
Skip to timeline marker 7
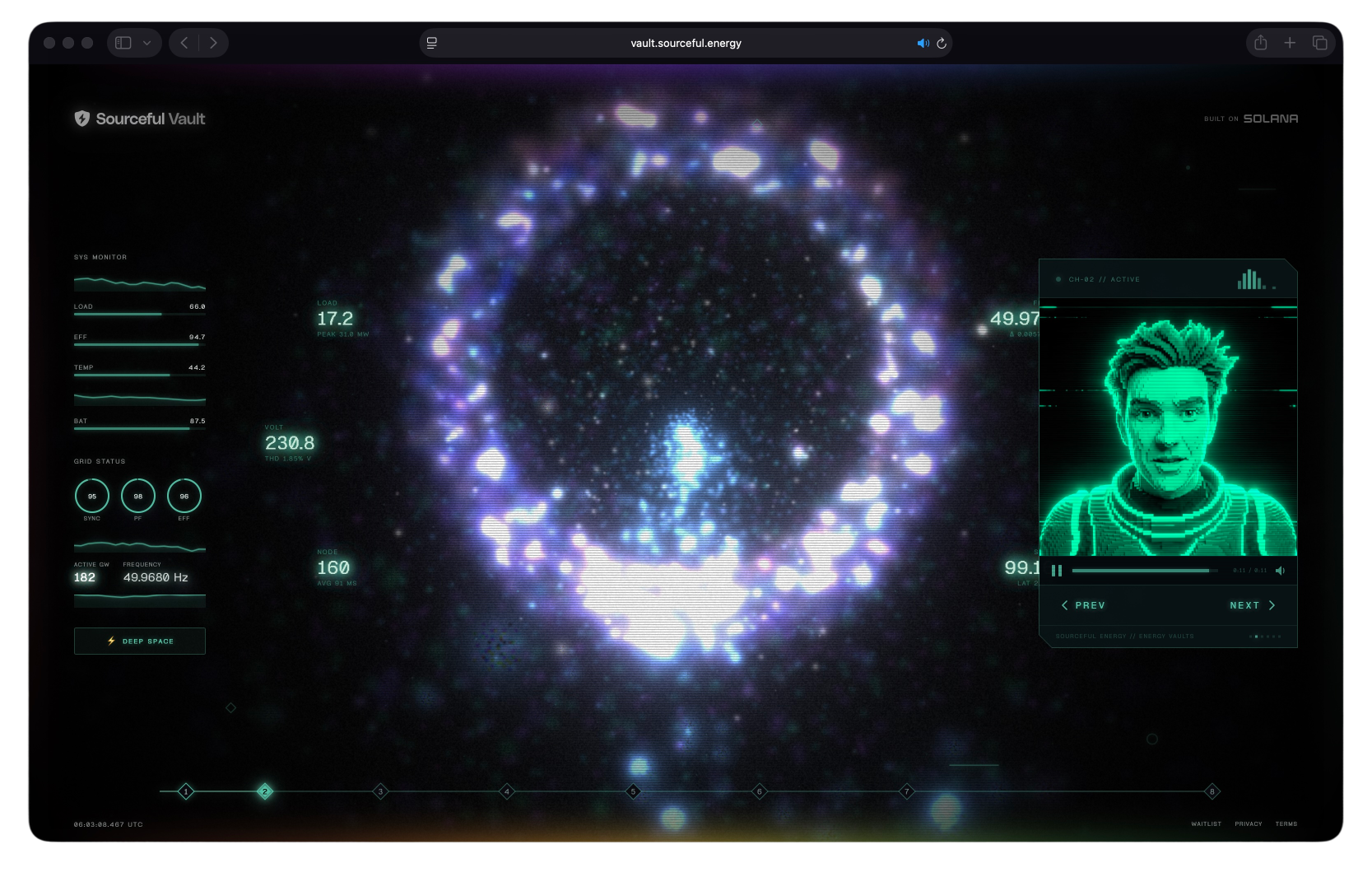coord(906,791)
